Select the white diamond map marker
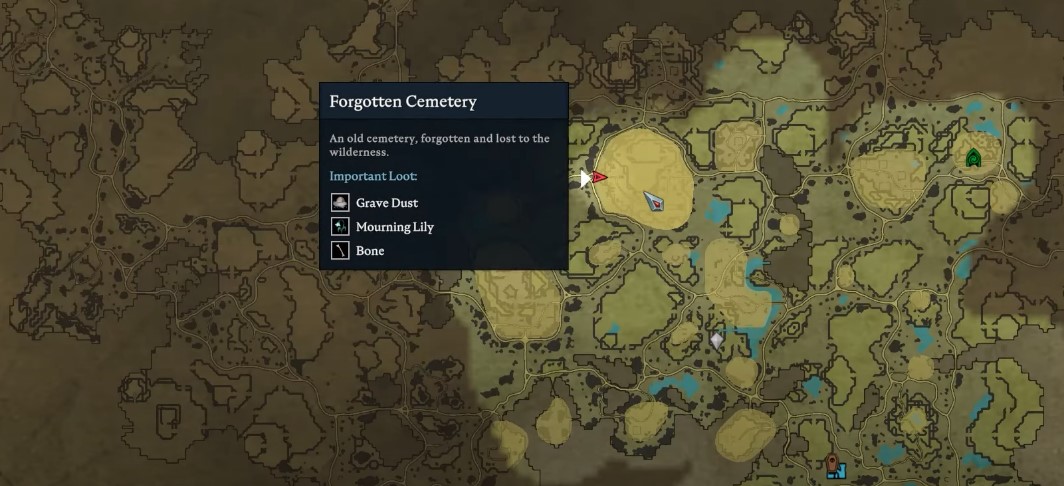Screen dimensions: 1064x486 (x=716, y=341)
